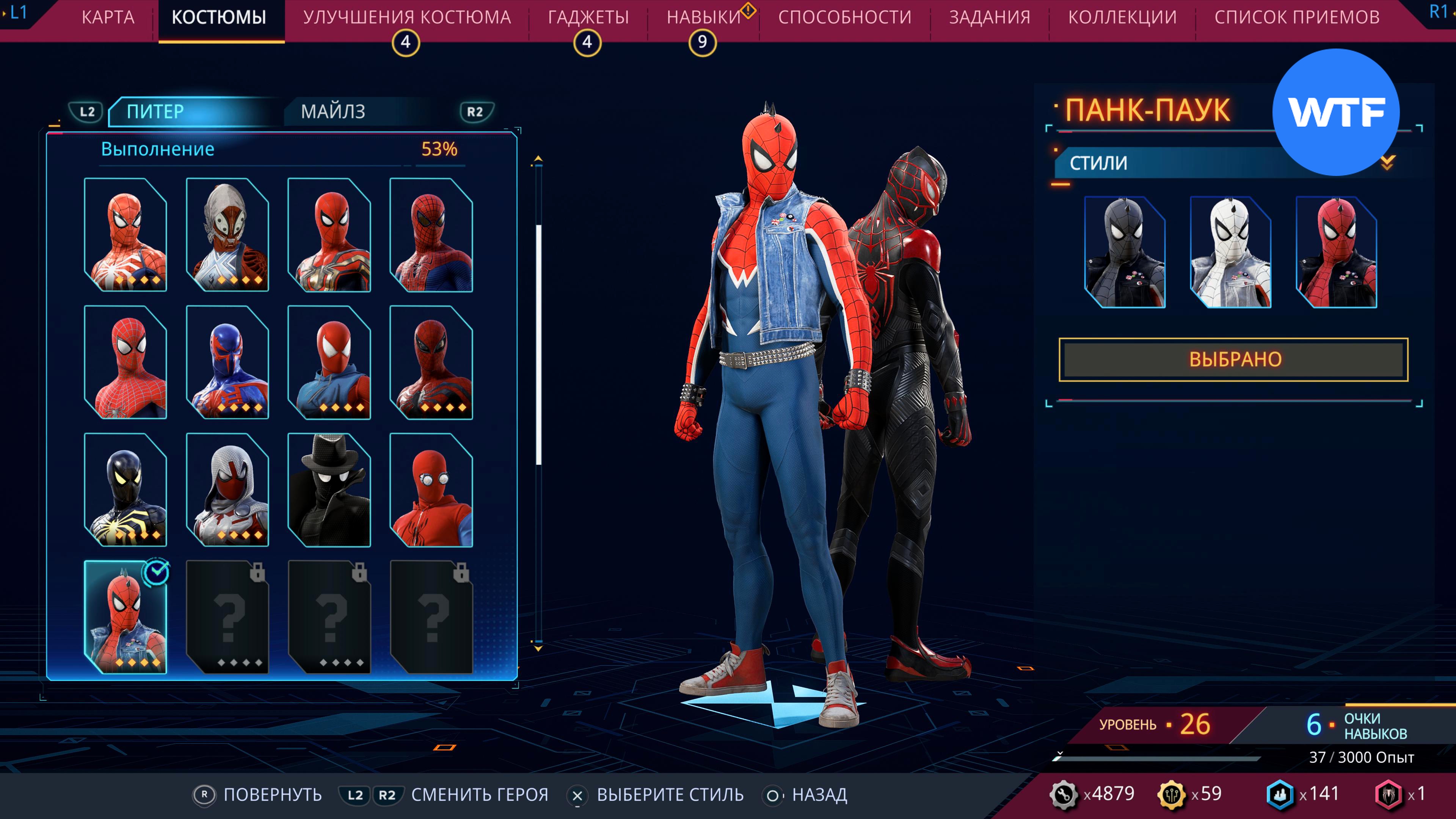Open the ГАДЖЕТЫ tab
Viewport: 1456px width, 819px height.
coord(588,17)
